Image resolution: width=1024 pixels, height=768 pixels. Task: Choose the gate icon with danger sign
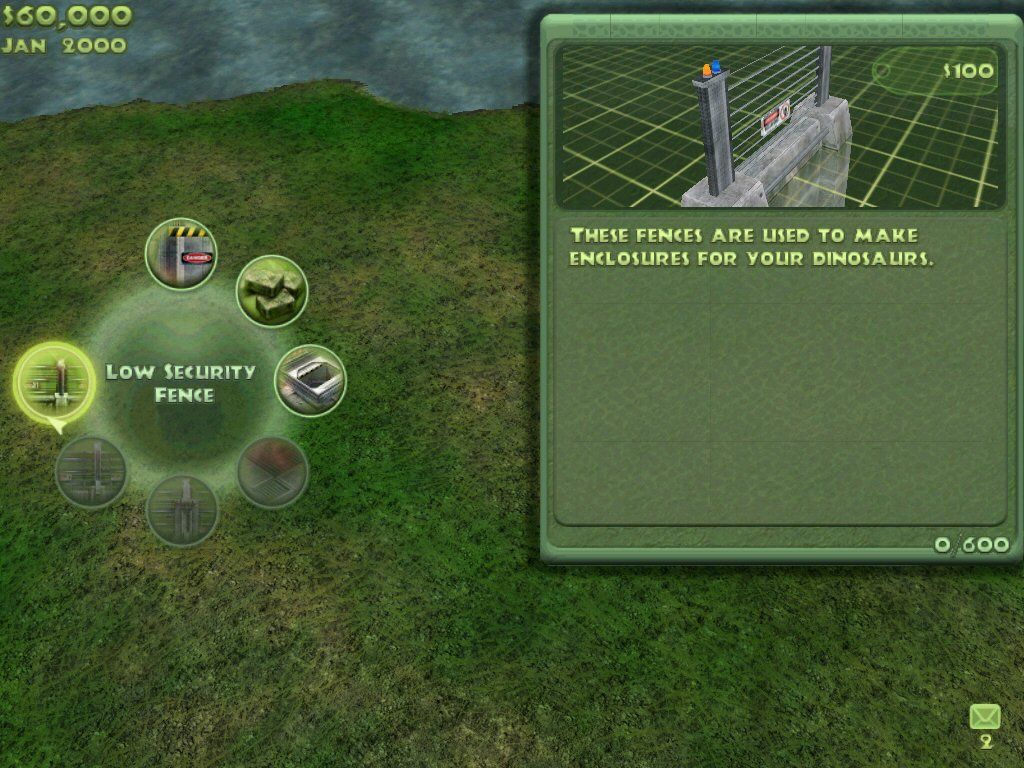(x=181, y=255)
